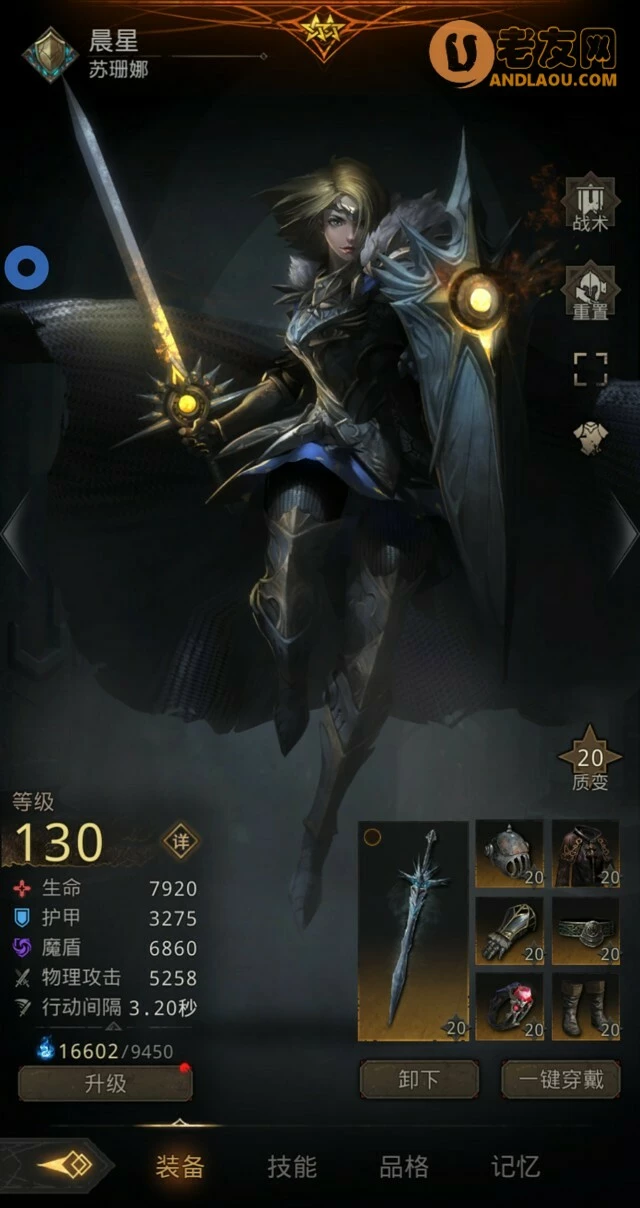Select the helmet equipment slot

pos(509,854)
